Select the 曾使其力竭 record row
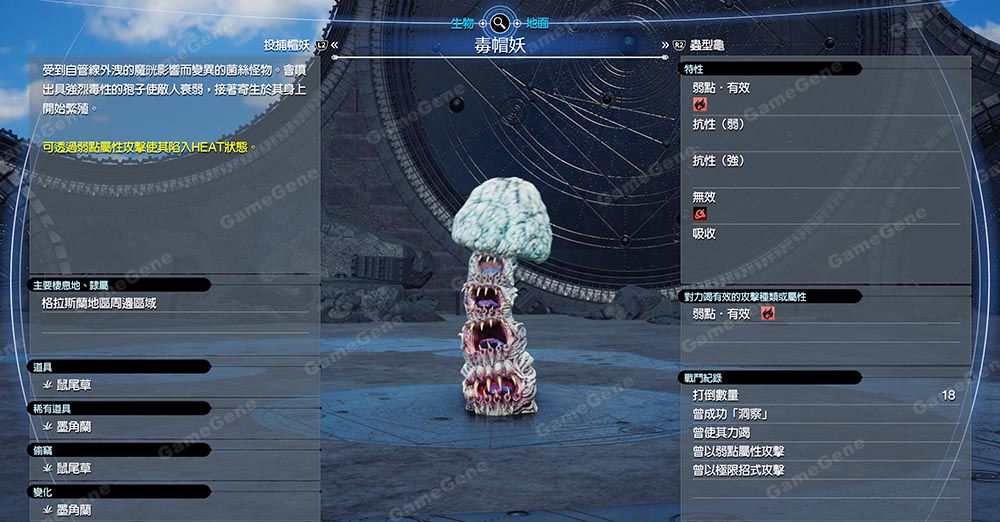This screenshot has height=522, width=1000. pos(820,433)
